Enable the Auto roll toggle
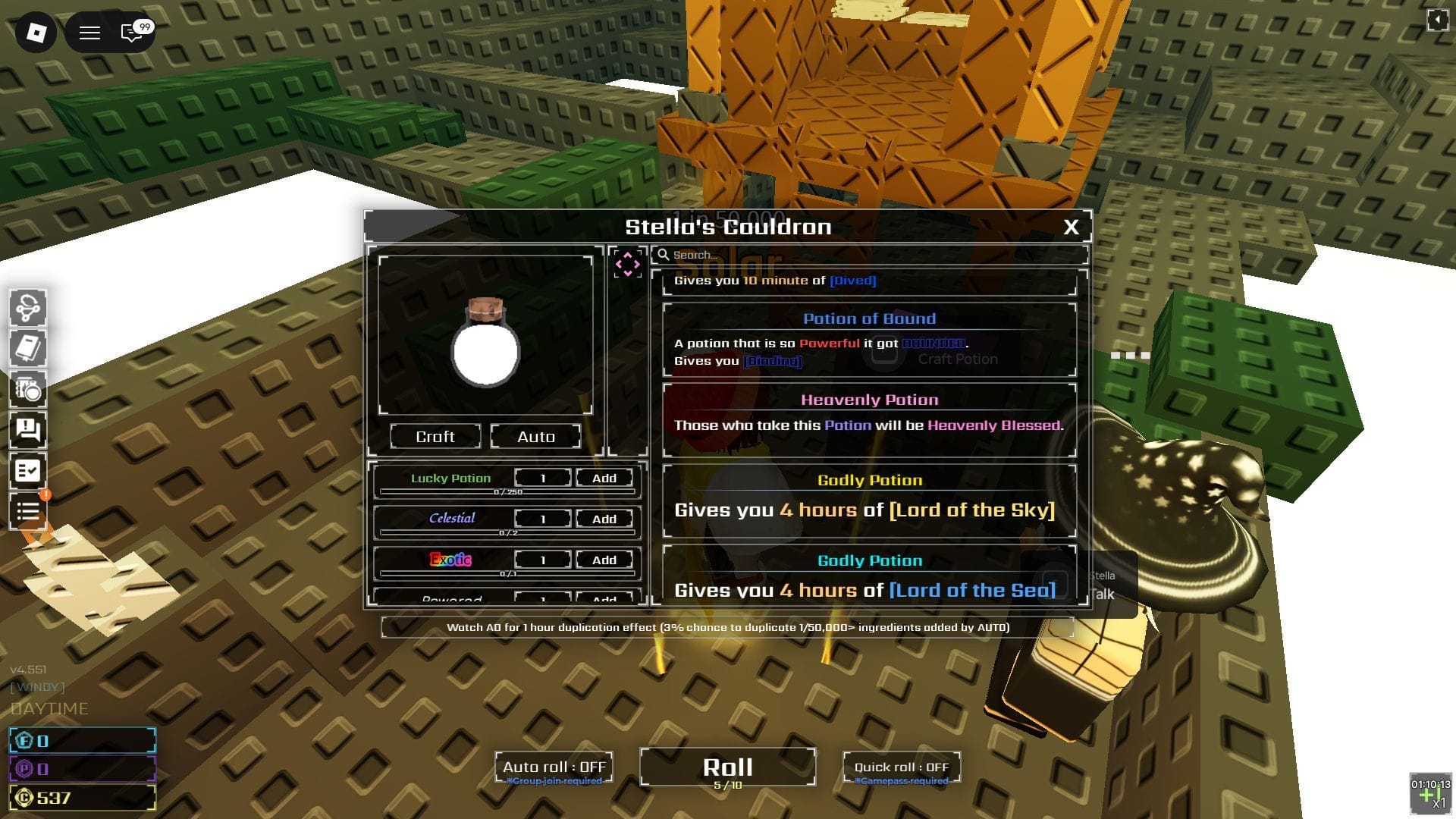Screen dimensions: 1456x819 553,767
